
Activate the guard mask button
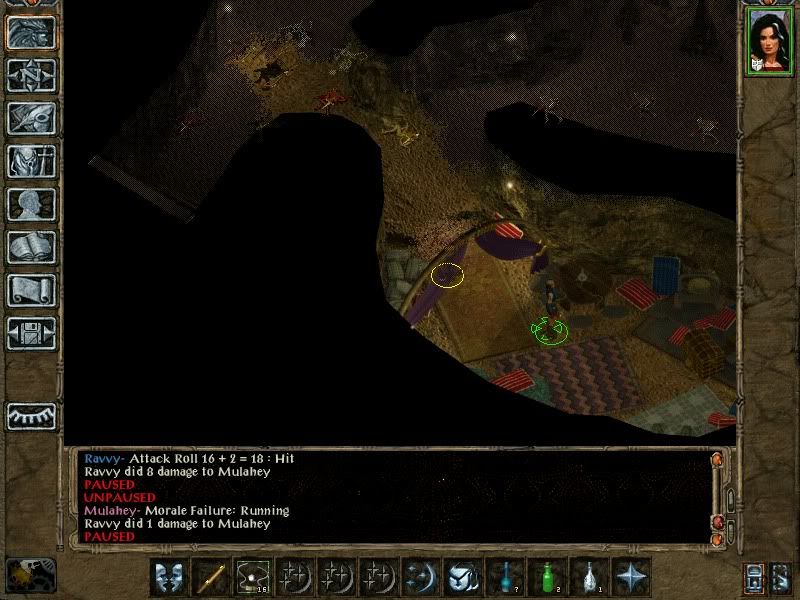coord(169,577)
